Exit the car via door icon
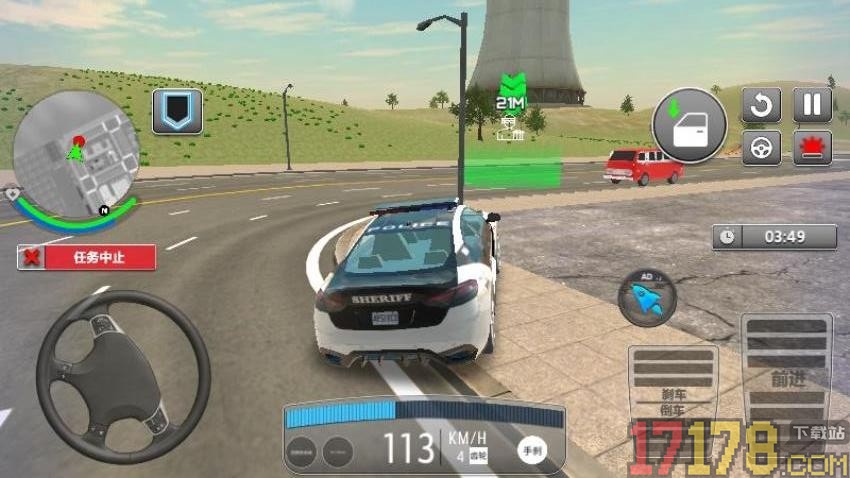Image resolution: width=850 pixels, height=478 pixels. click(691, 126)
